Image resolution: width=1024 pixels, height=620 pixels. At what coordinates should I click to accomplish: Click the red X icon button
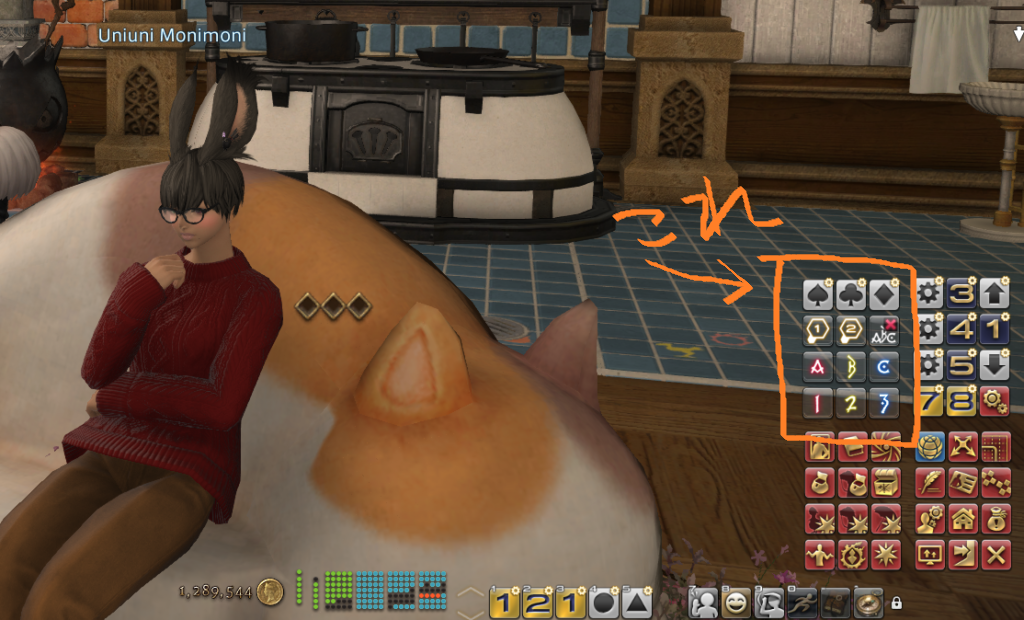coord(996,555)
